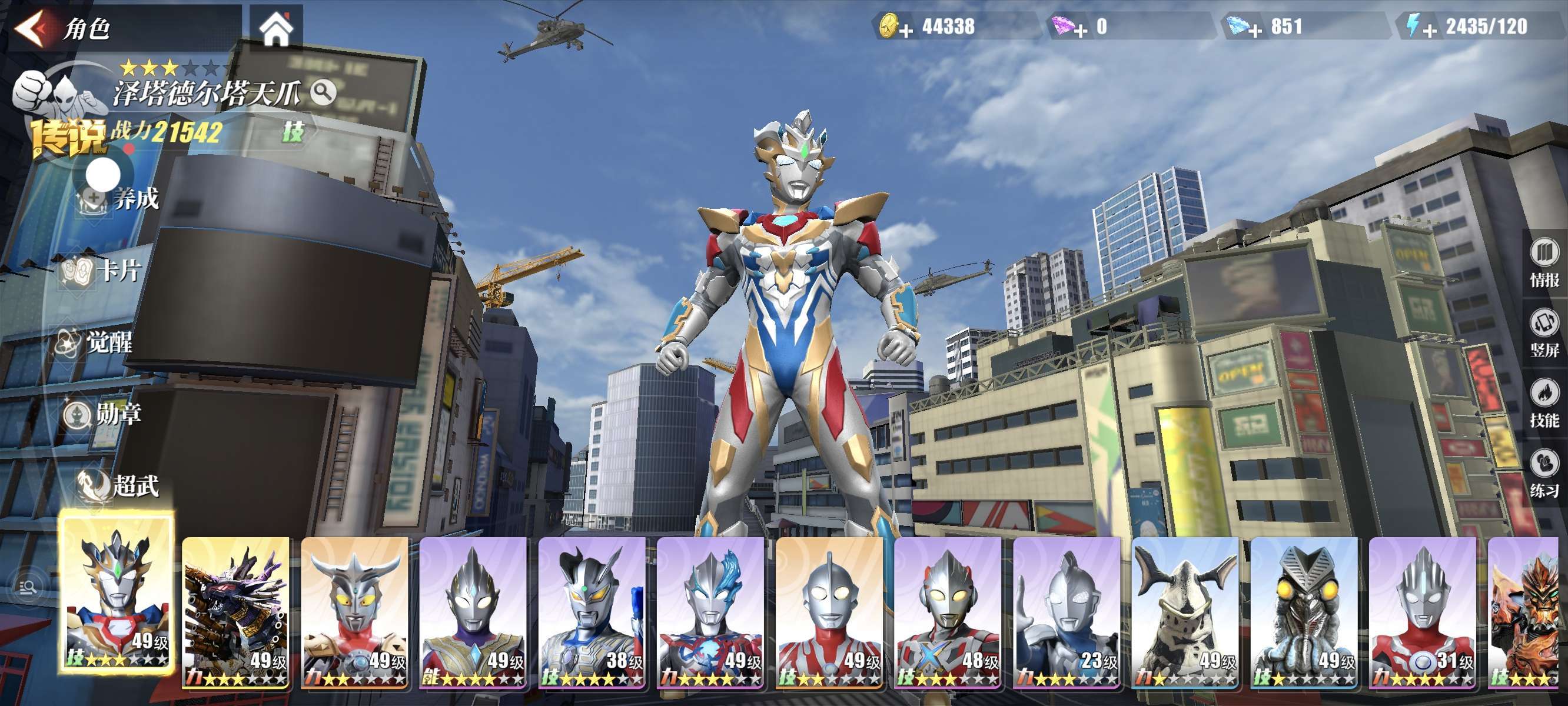Viewport: 1568px width, 706px height.
Task: Select the level 31 character card
Action: coord(1422,612)
